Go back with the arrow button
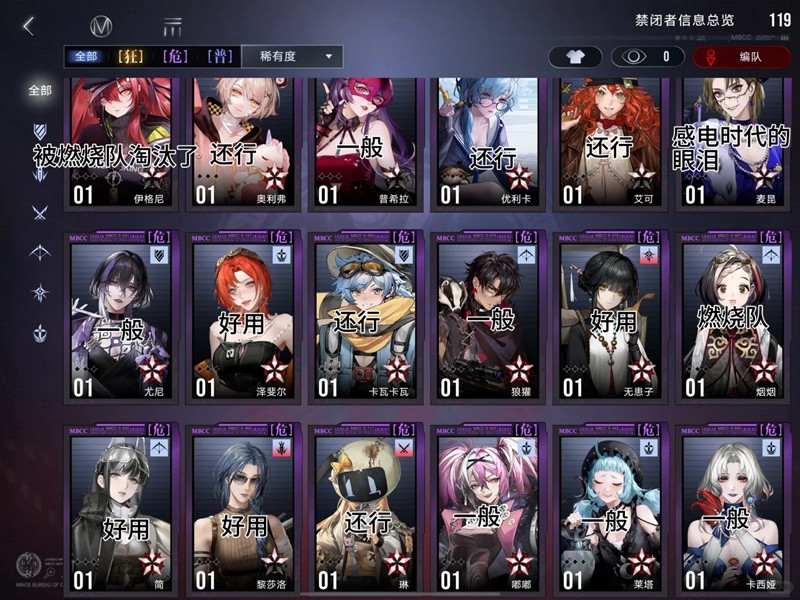800x600 pixels. [28, 27]
